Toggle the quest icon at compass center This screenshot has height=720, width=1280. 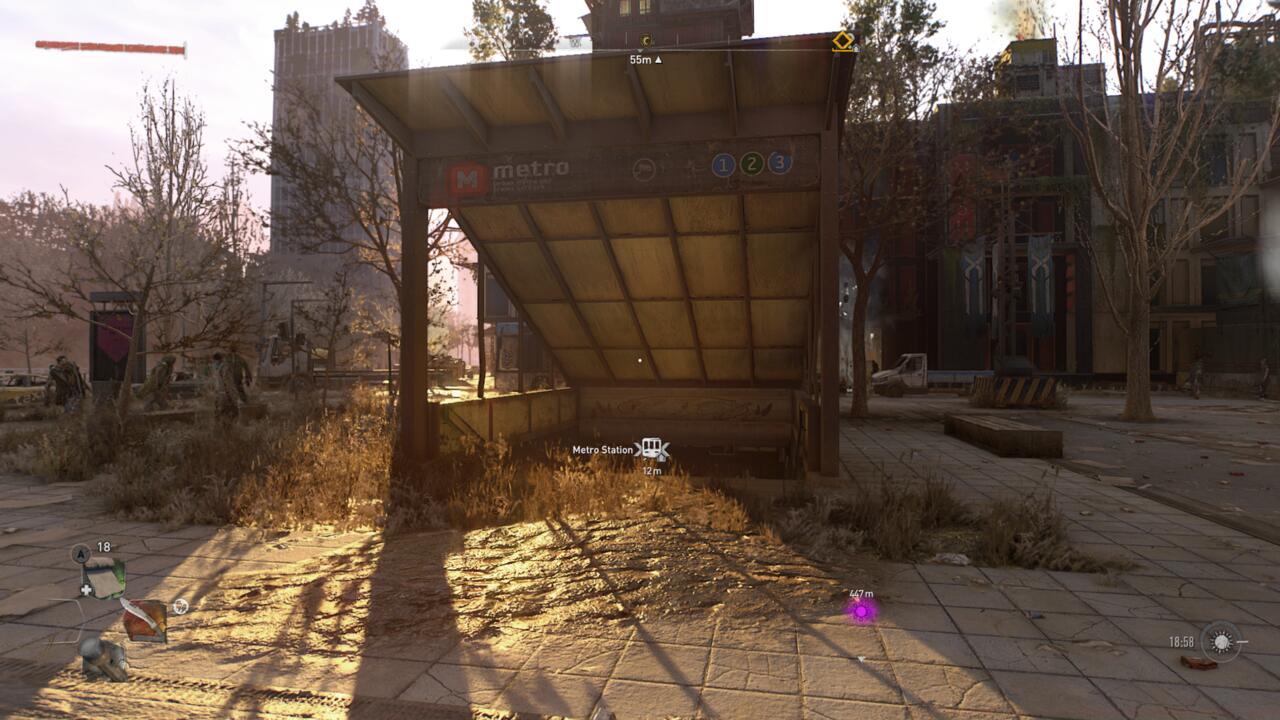[645, 40]
